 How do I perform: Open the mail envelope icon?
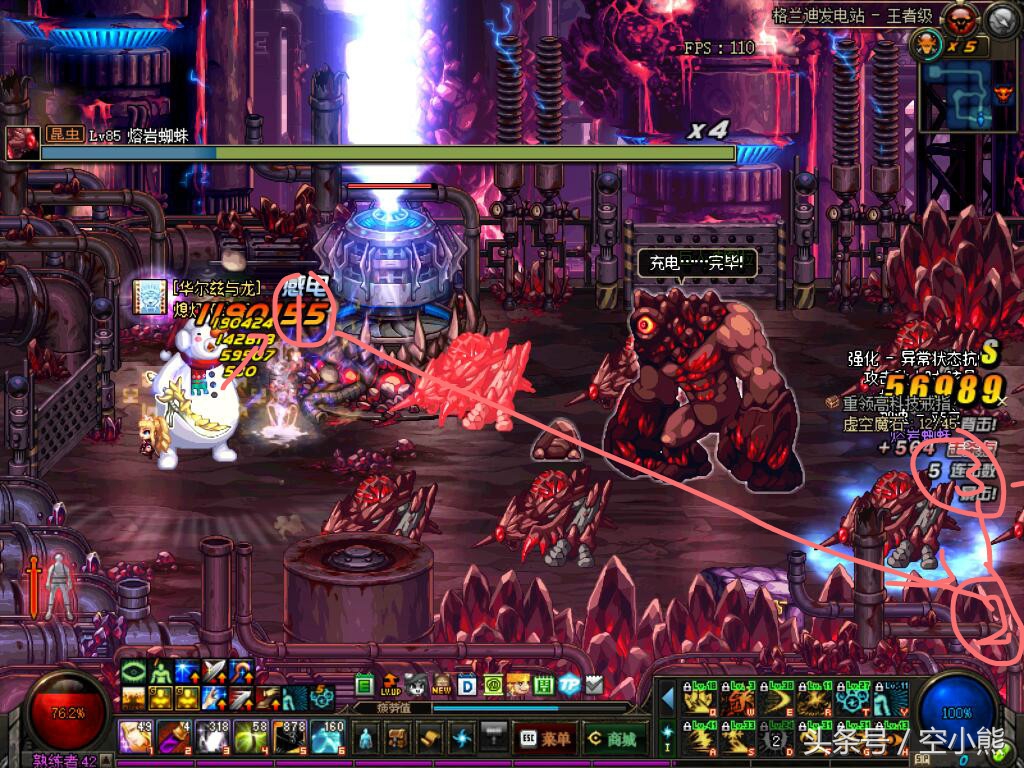594,684
